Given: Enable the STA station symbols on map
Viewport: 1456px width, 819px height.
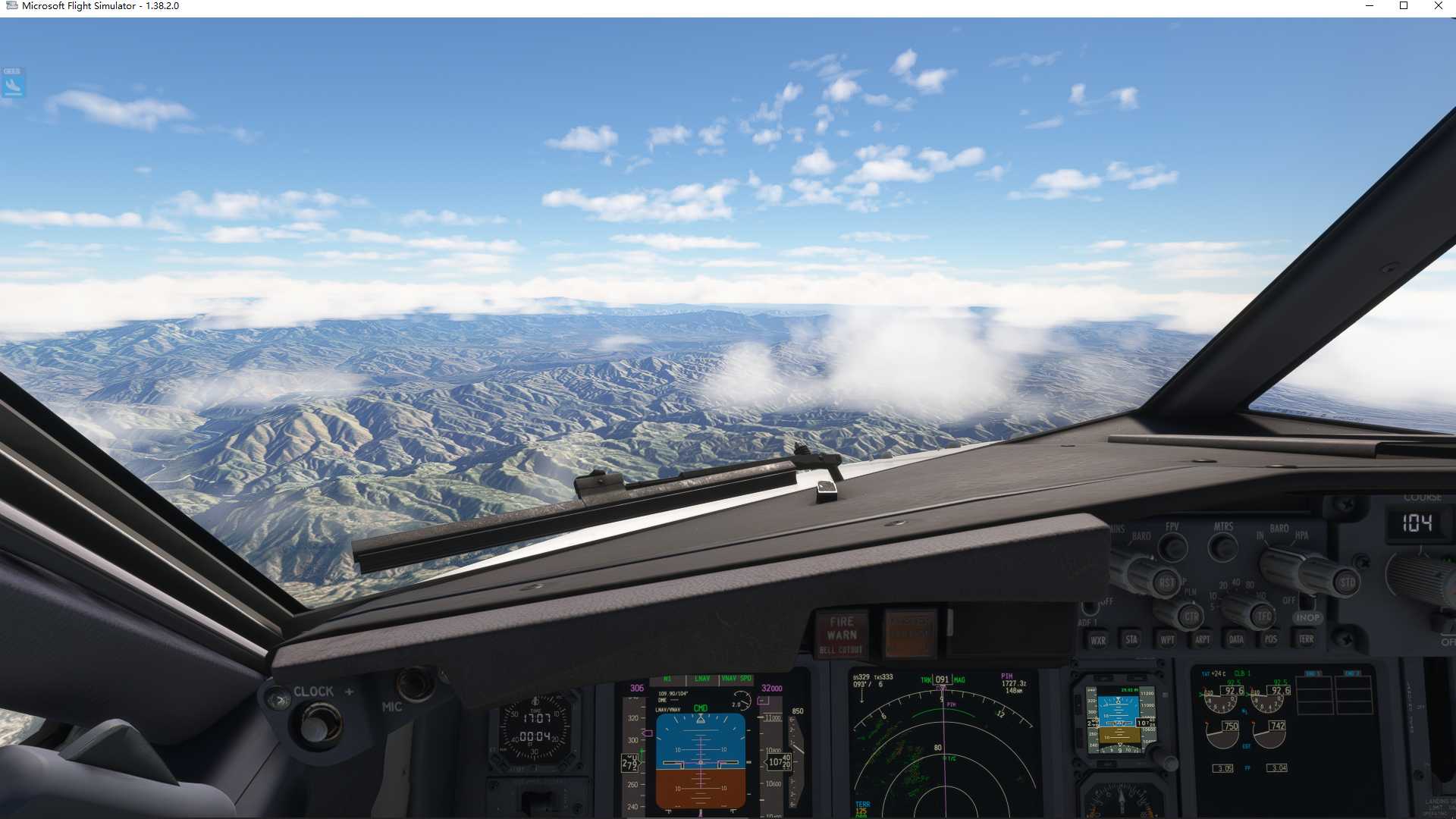Looking at the screenshot, I should [x=1132, y=639].
